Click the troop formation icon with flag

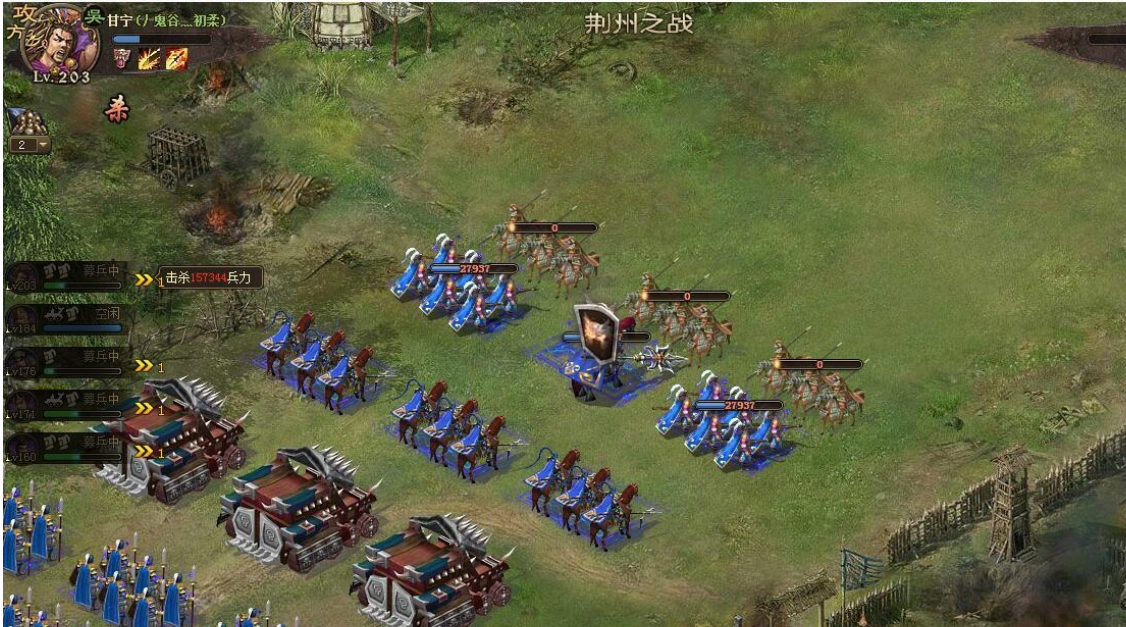click(28, 122)
